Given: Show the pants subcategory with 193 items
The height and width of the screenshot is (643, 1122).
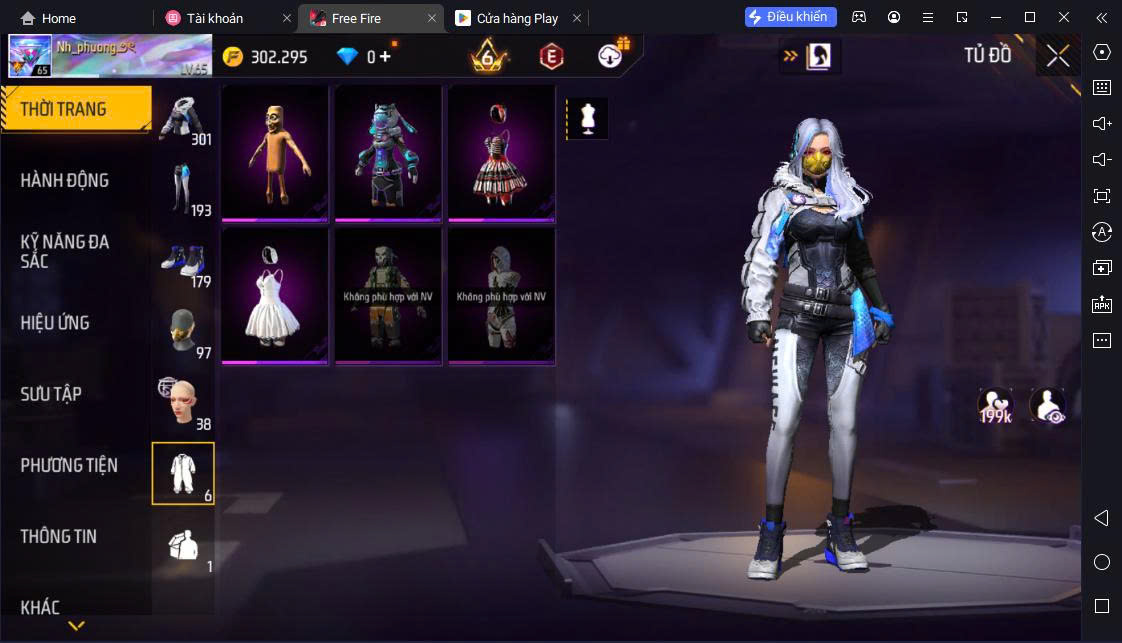Looking at the screenshot, I should (183, 190).
